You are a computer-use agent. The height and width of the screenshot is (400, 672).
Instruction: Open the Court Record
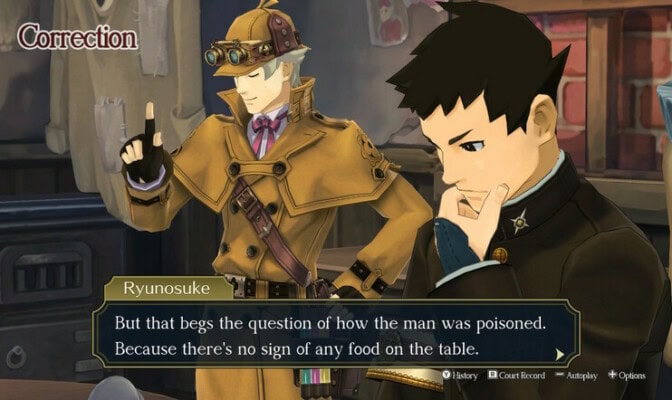coord(514,376)
